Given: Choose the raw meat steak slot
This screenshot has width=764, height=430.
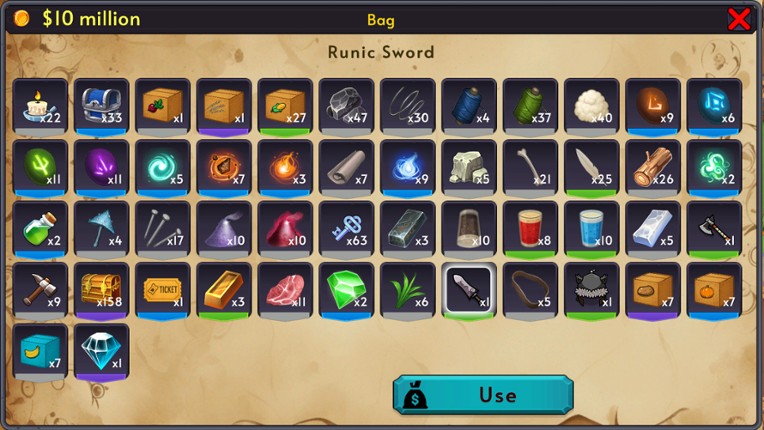Looking at the screenshot, I should point(285,290).
